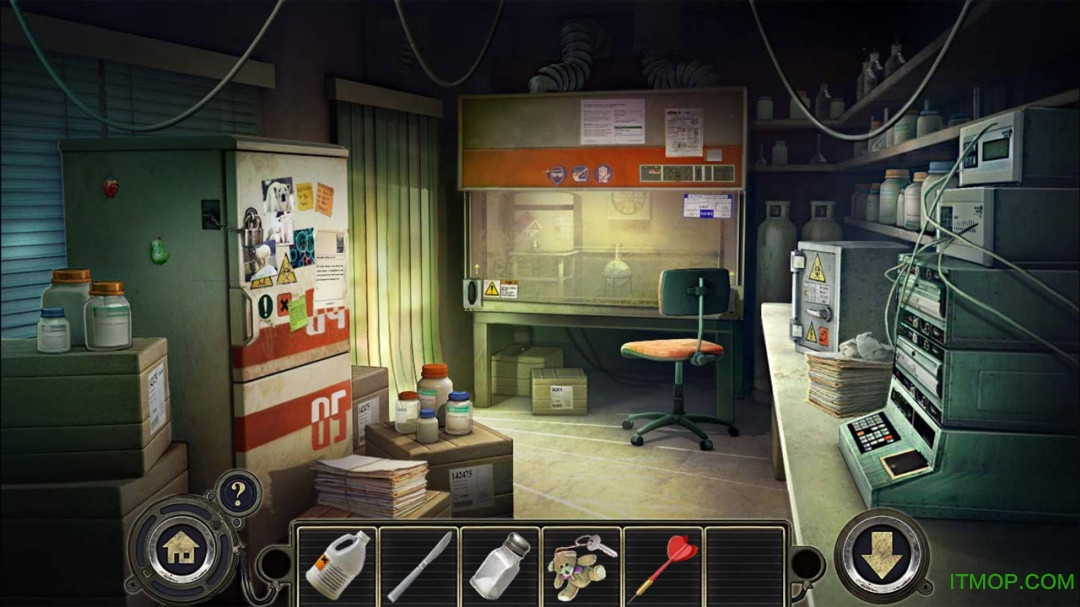Pick the scalpel from the inventory bar
This screenshot has height=607, width=1080.
(419, 566)
